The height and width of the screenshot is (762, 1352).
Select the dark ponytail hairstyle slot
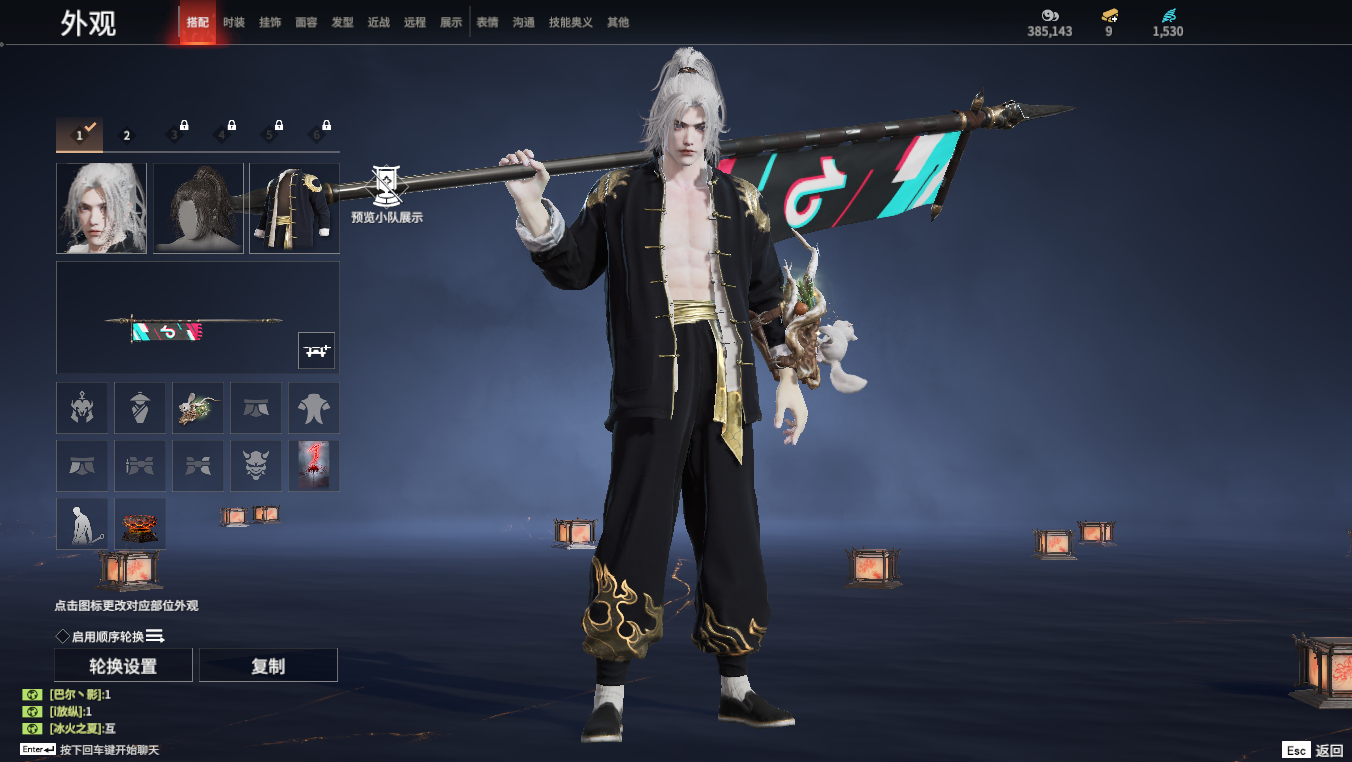pyautogui.click(x=198, y=208)
